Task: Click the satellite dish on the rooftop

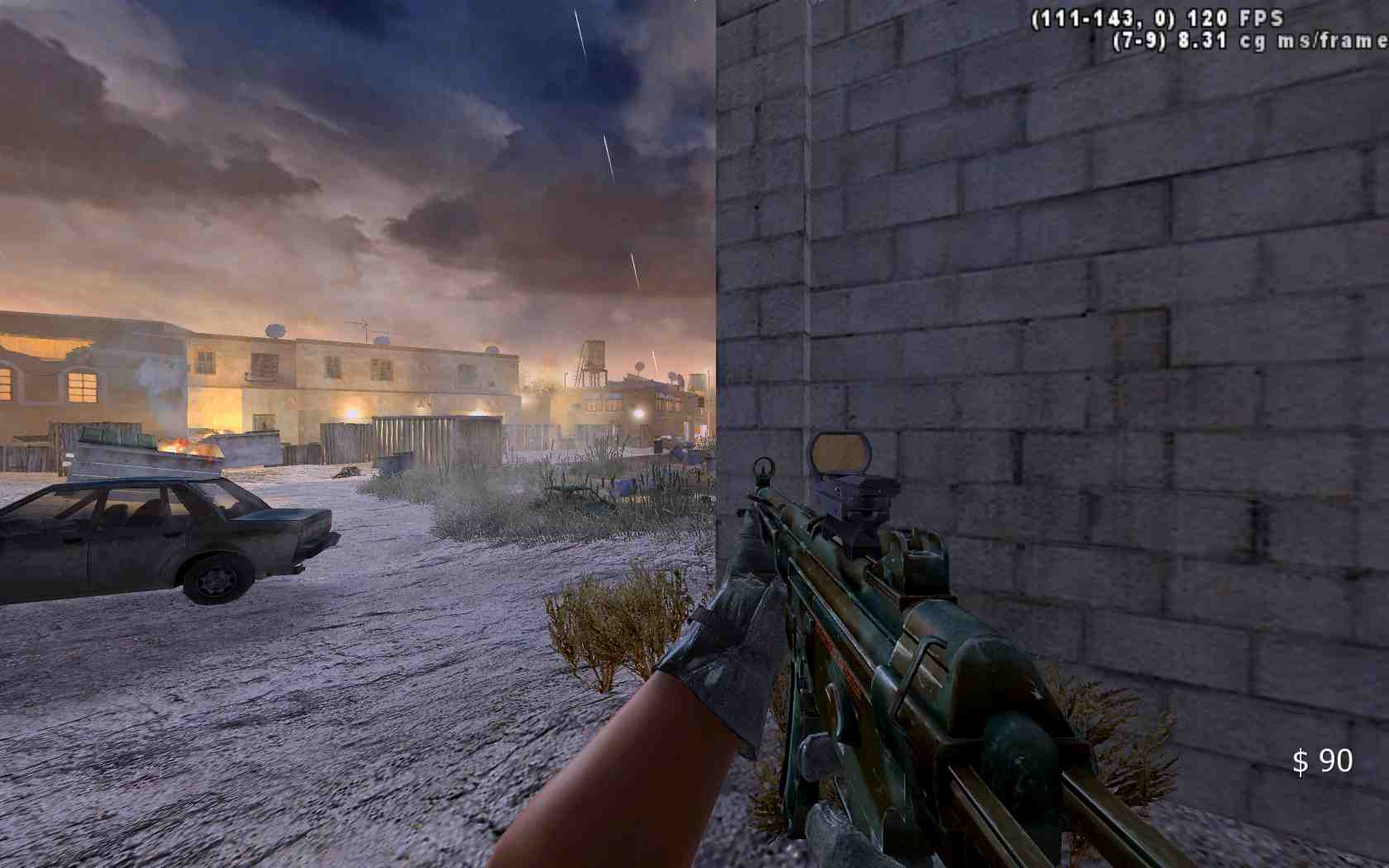Action: pyautogui.click(x=275, y=330)
